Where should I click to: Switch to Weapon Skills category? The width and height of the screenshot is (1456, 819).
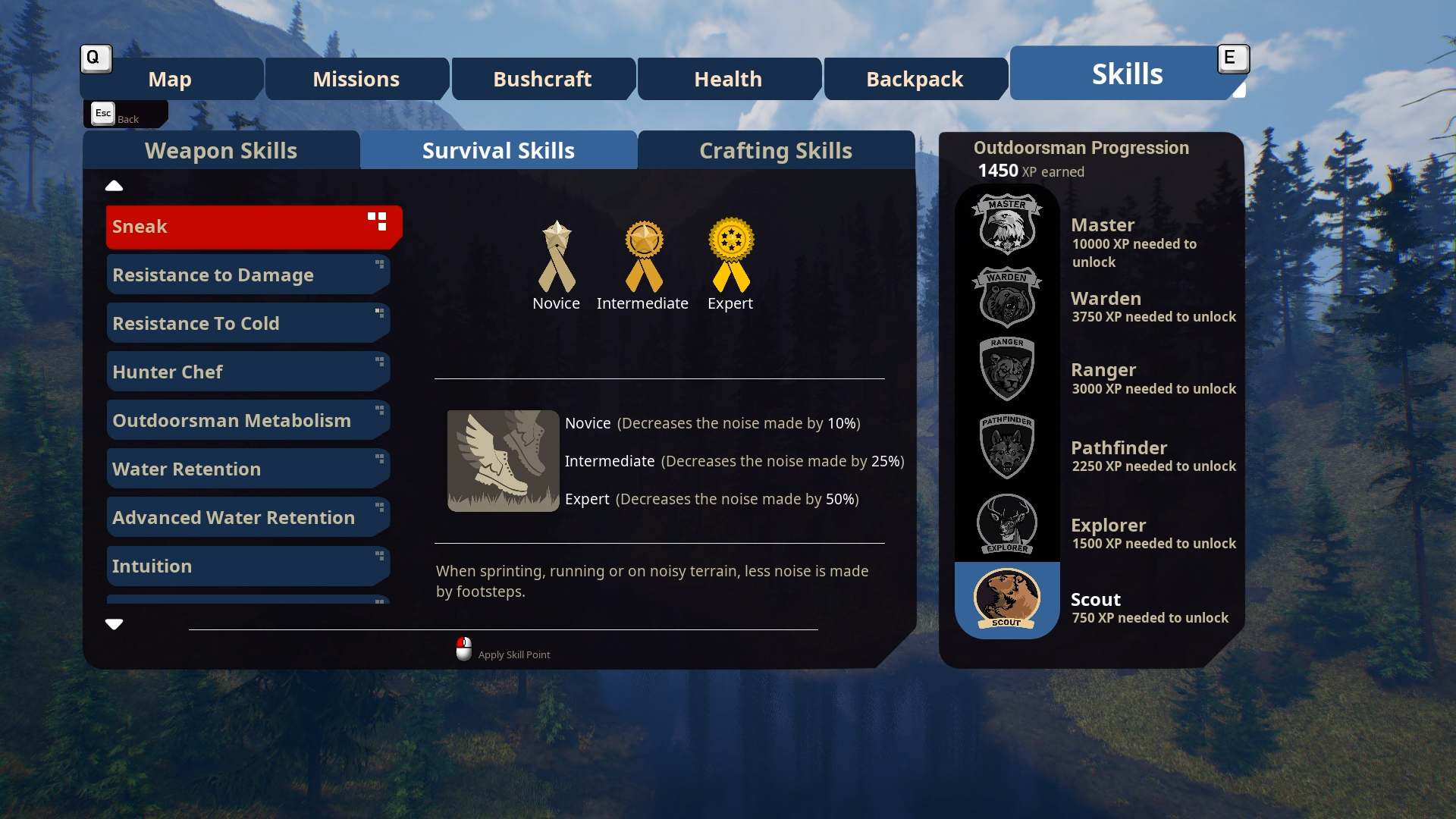pyautogui.click(x=221, y=150)
